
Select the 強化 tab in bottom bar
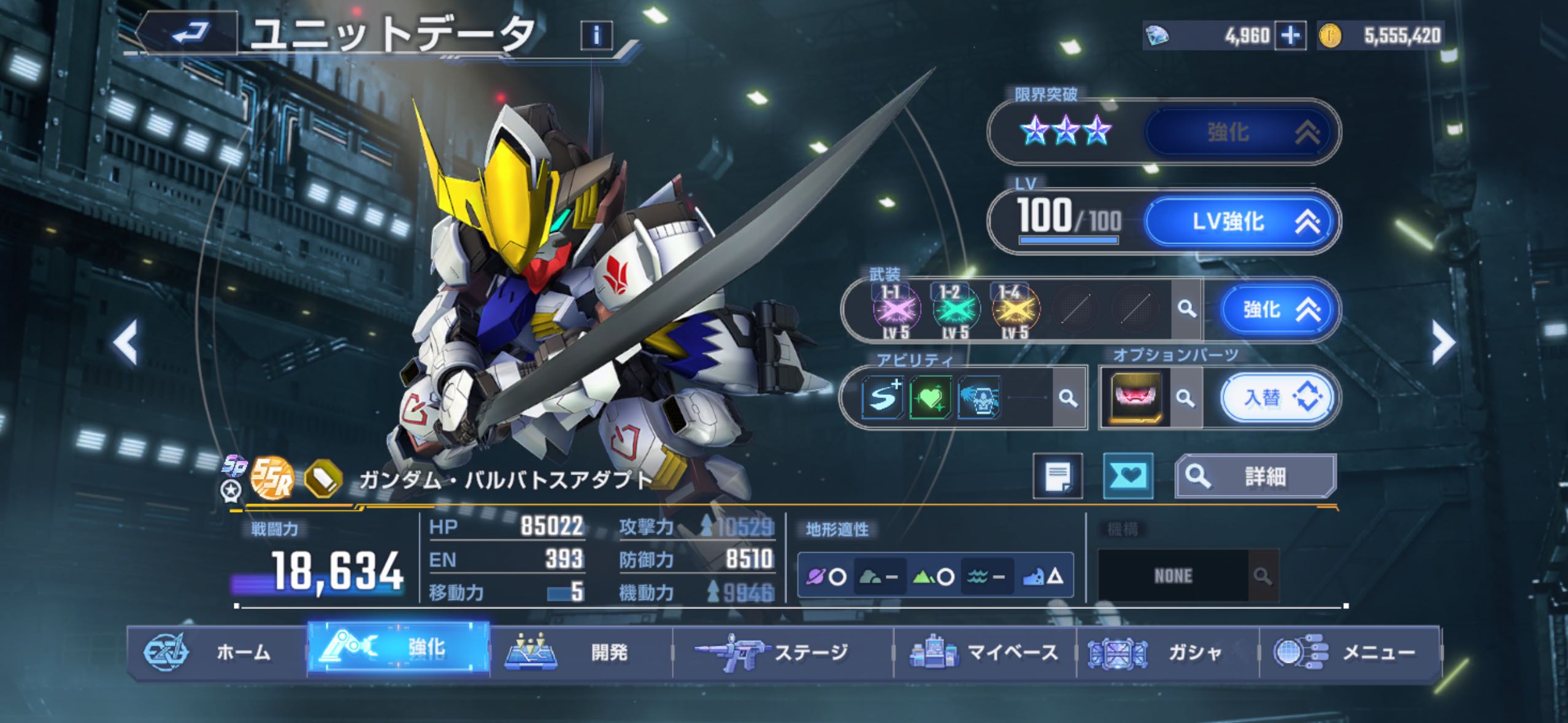[x=399, y=648]
